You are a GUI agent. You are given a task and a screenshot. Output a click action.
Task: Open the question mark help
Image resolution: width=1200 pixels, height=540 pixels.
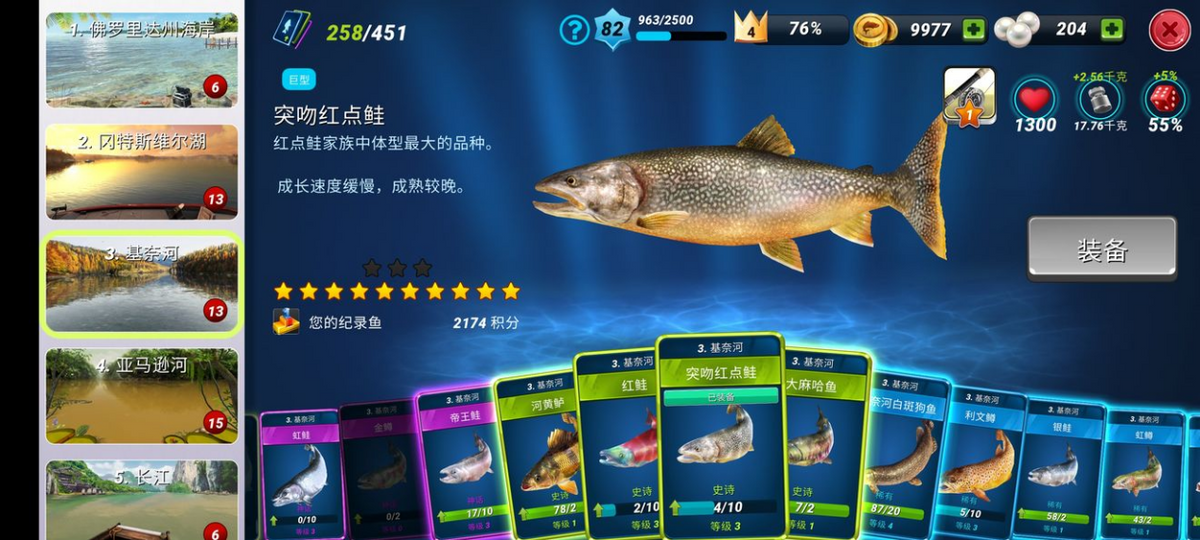574,30
